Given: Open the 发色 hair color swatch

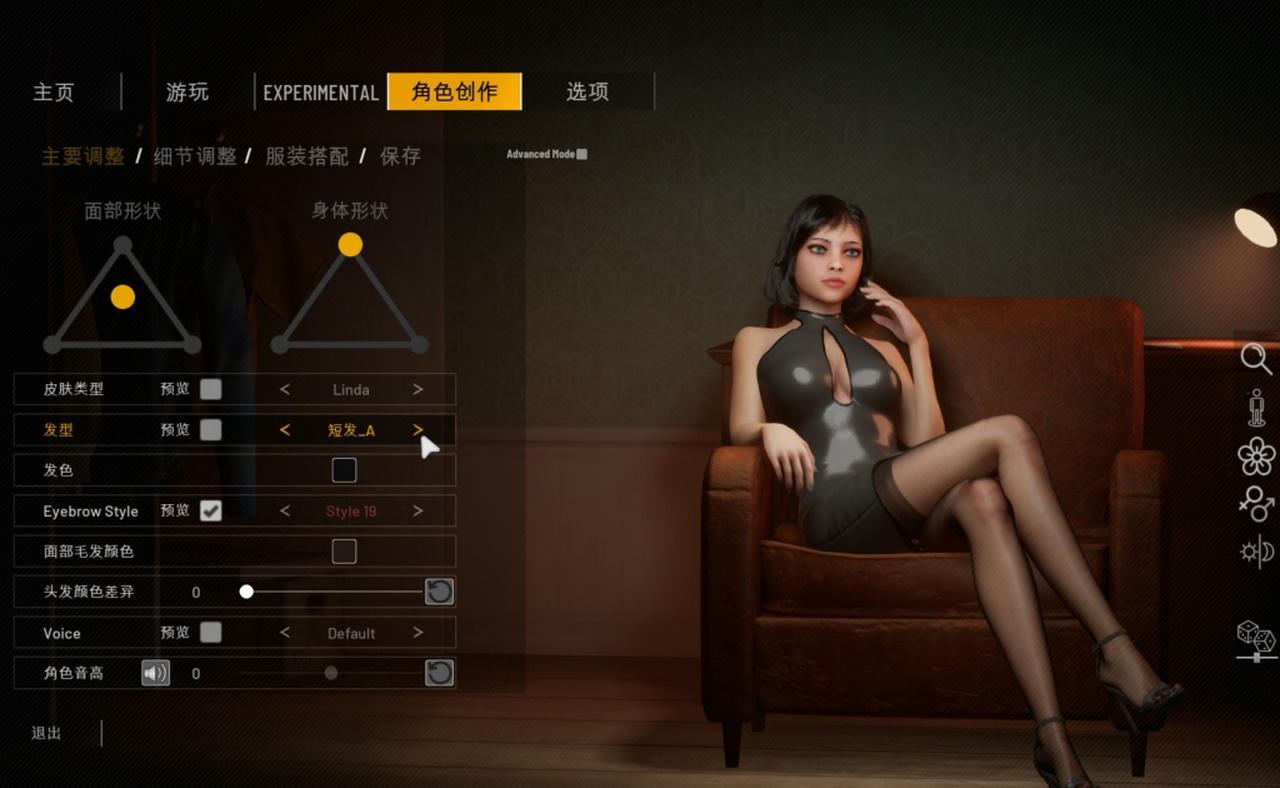Looking at the screenshot, I should (x=344, y=470).
